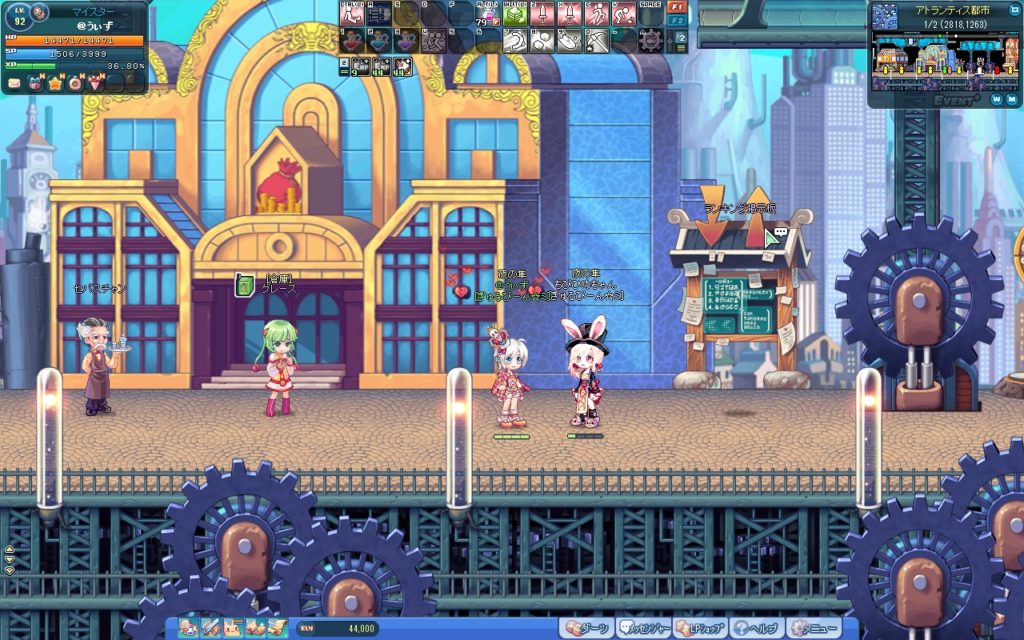The image size is (1024, 640).
Task: Open the ヘルプ (Help) button
Action: (x=755, y=629)
